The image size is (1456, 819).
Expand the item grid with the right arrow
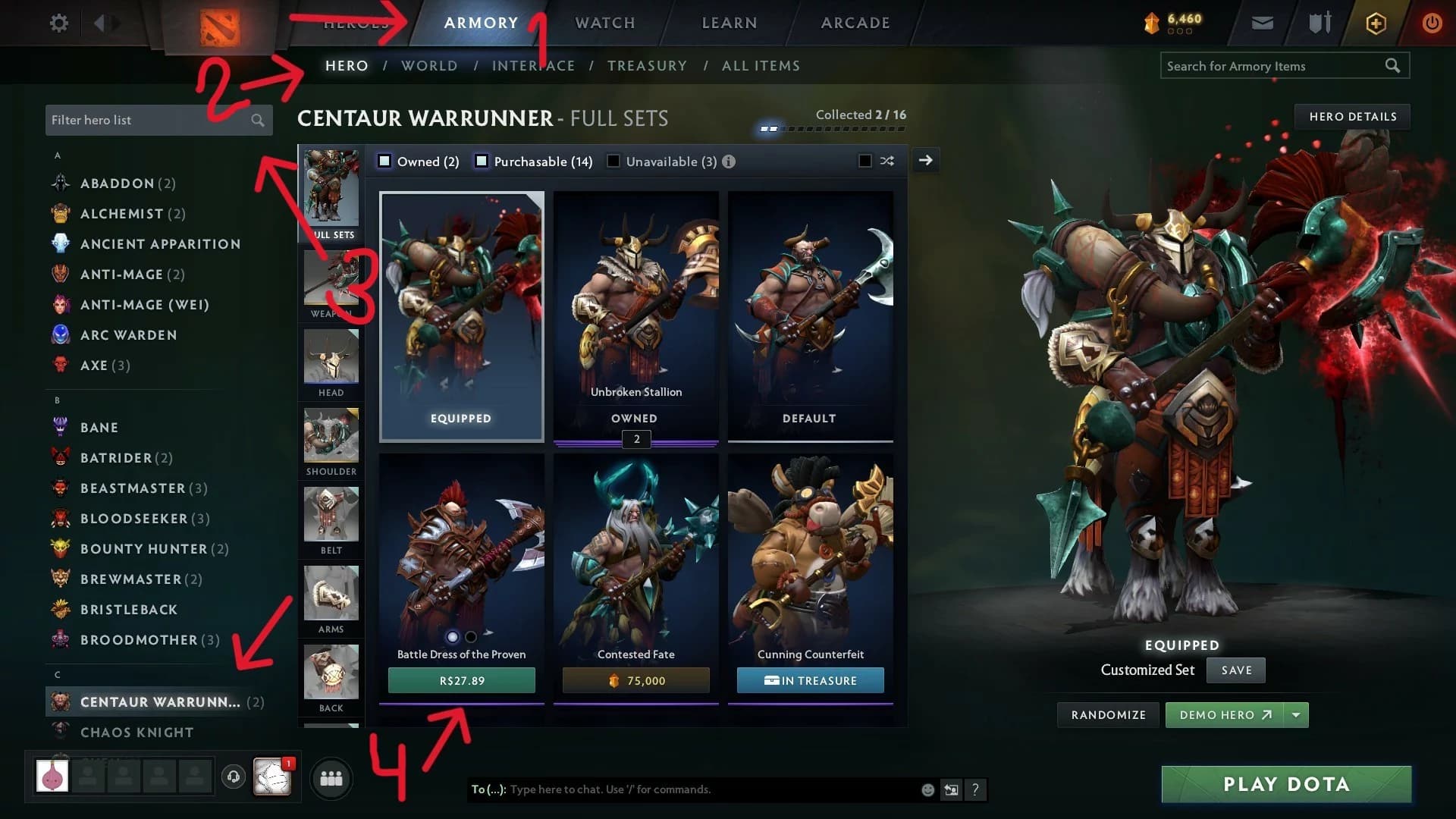(925, 160)
